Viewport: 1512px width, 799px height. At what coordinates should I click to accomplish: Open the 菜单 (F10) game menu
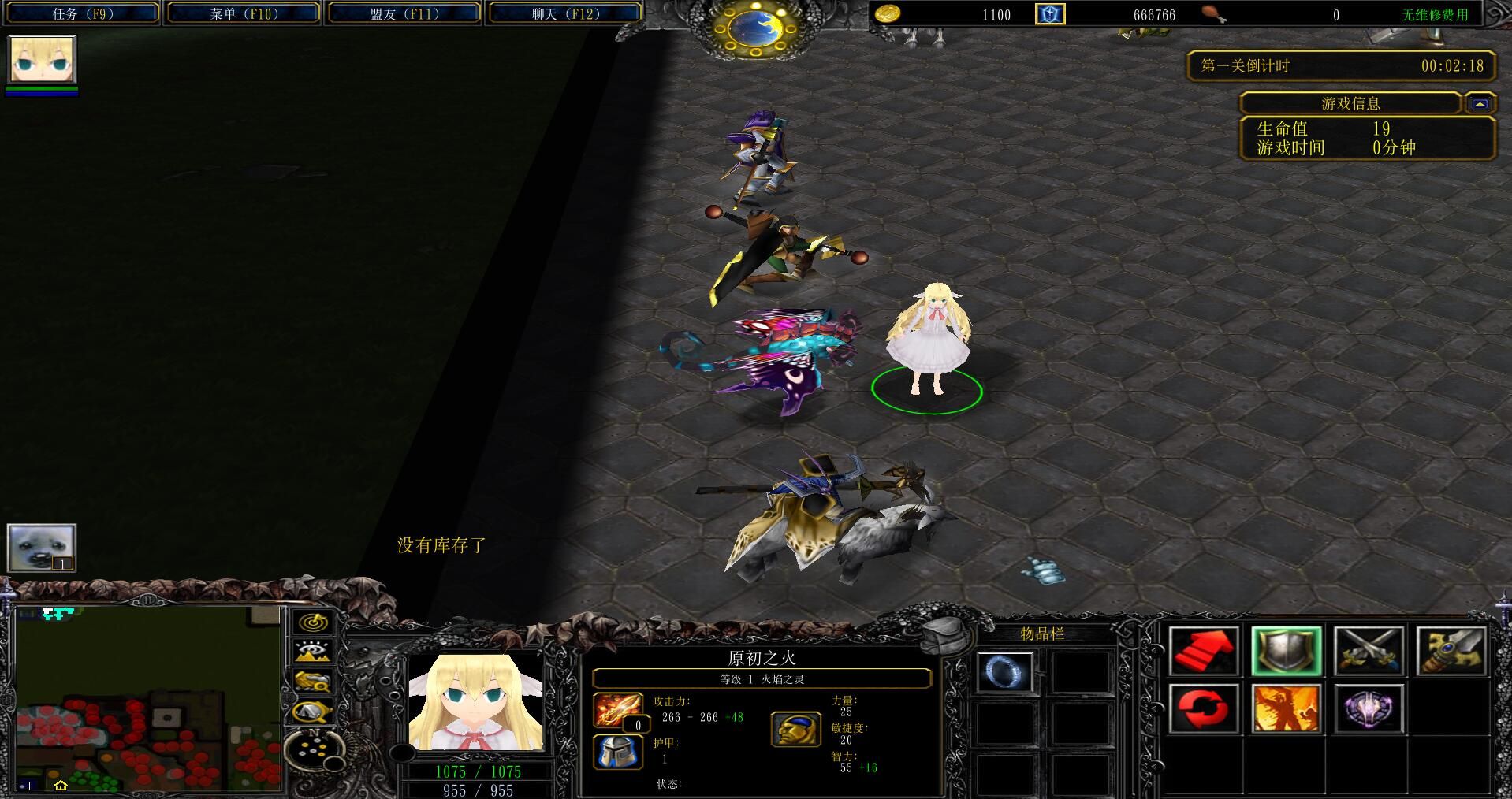coord(244,13)
